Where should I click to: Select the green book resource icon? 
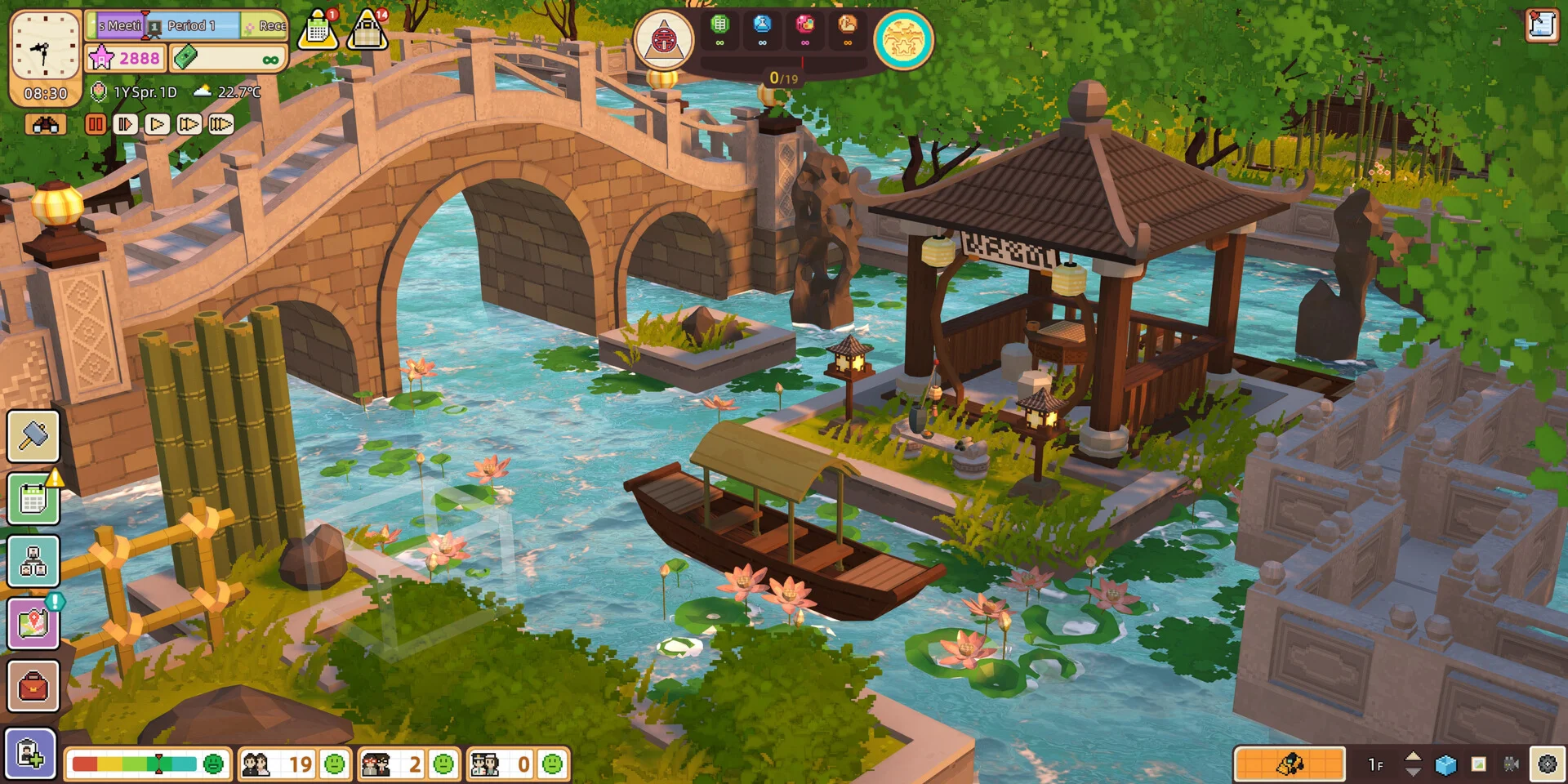pyautogui.click(x=719, y=24)
